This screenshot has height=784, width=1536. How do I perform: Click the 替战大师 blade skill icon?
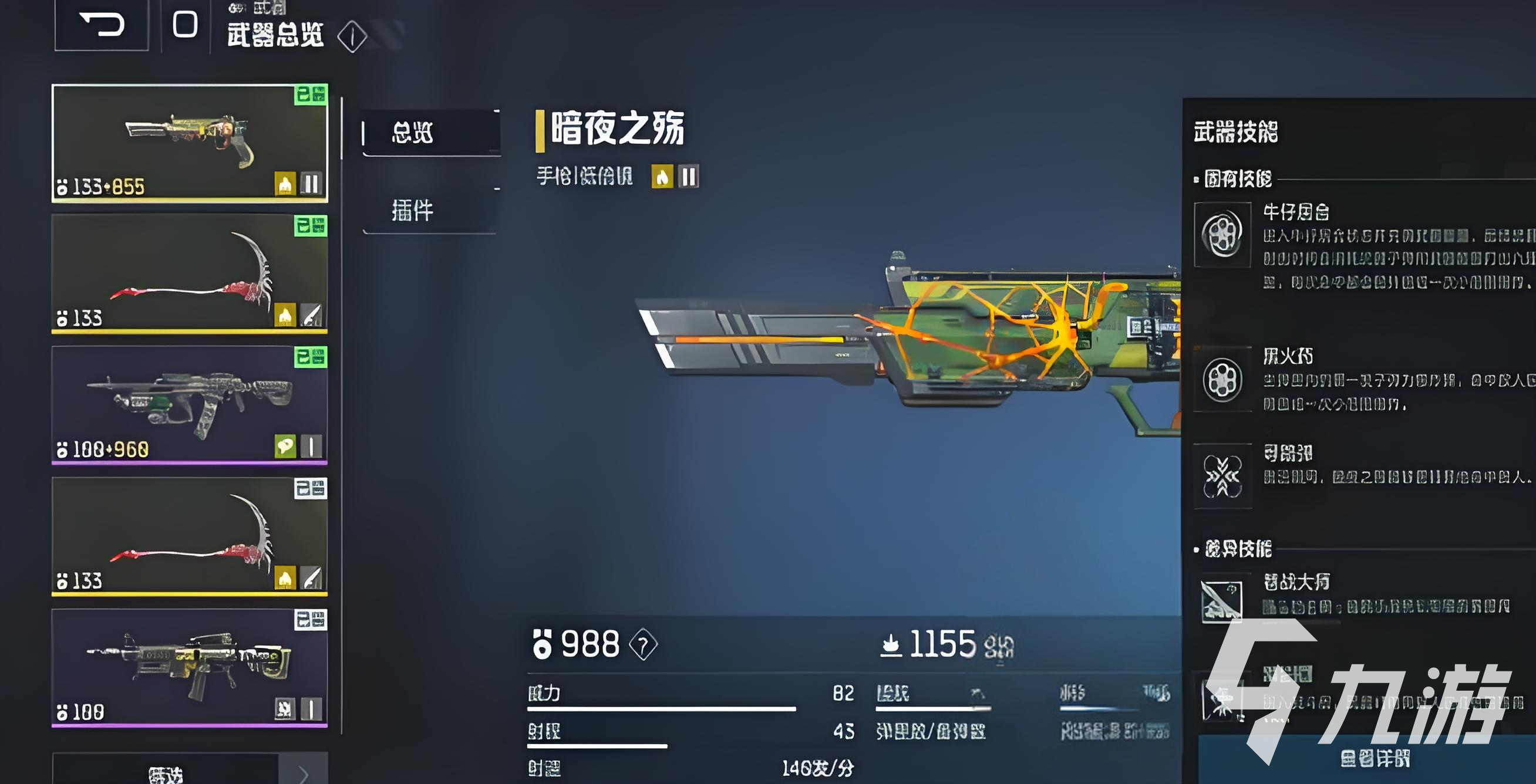[1222, 602]
